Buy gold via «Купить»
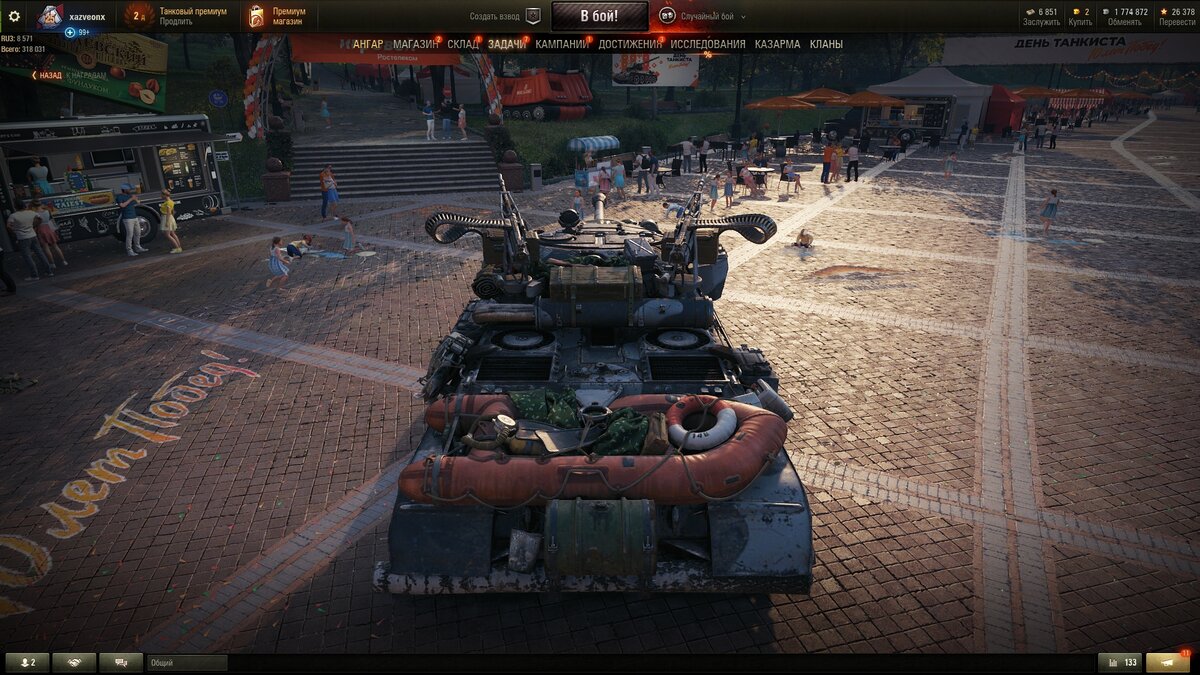Viewport: 1200px width, 675px height. pyautogui.click(x=1080, y=22)
